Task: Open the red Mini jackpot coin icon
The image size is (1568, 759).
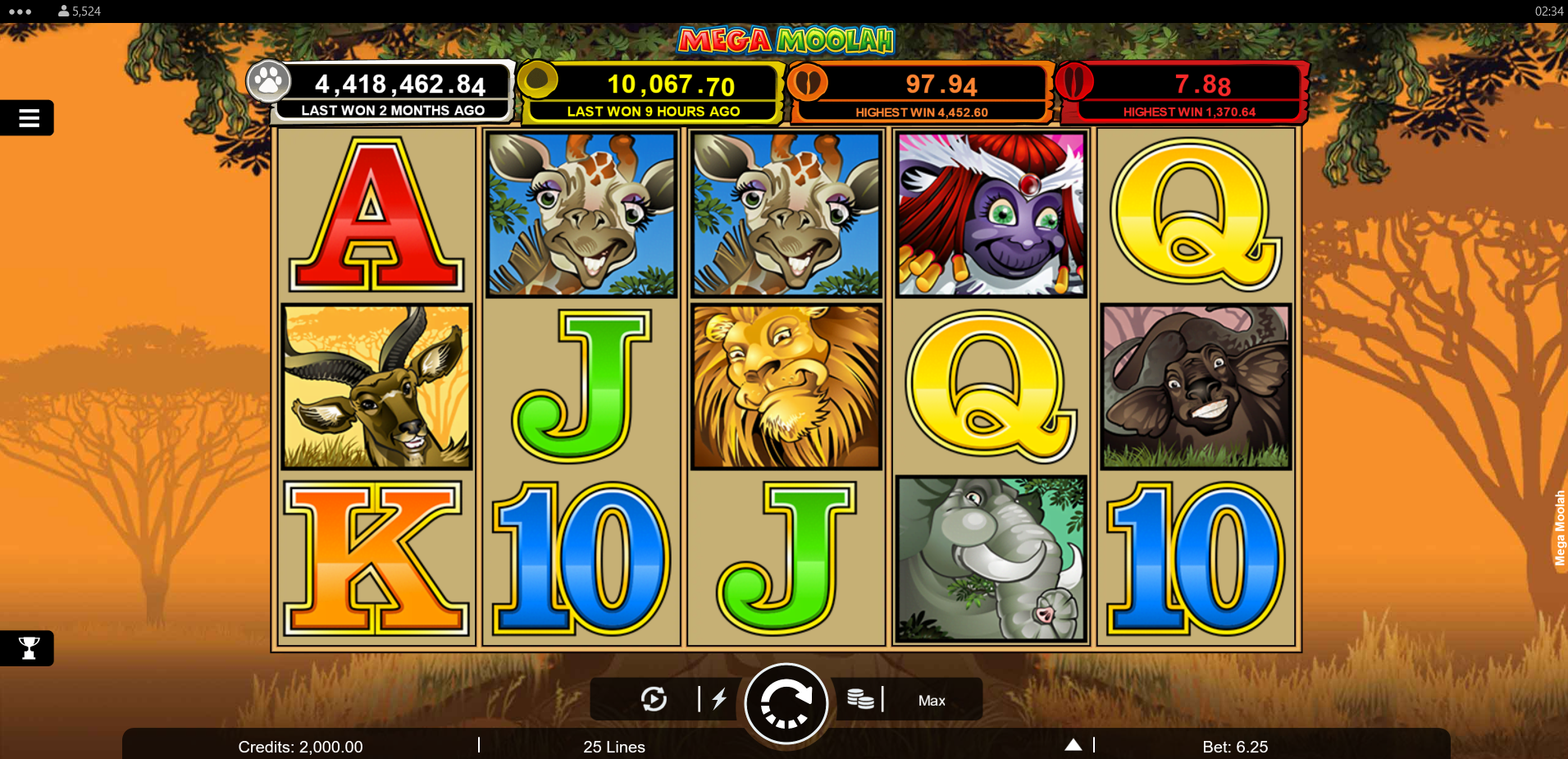Action: click(x=1076, y=82)
